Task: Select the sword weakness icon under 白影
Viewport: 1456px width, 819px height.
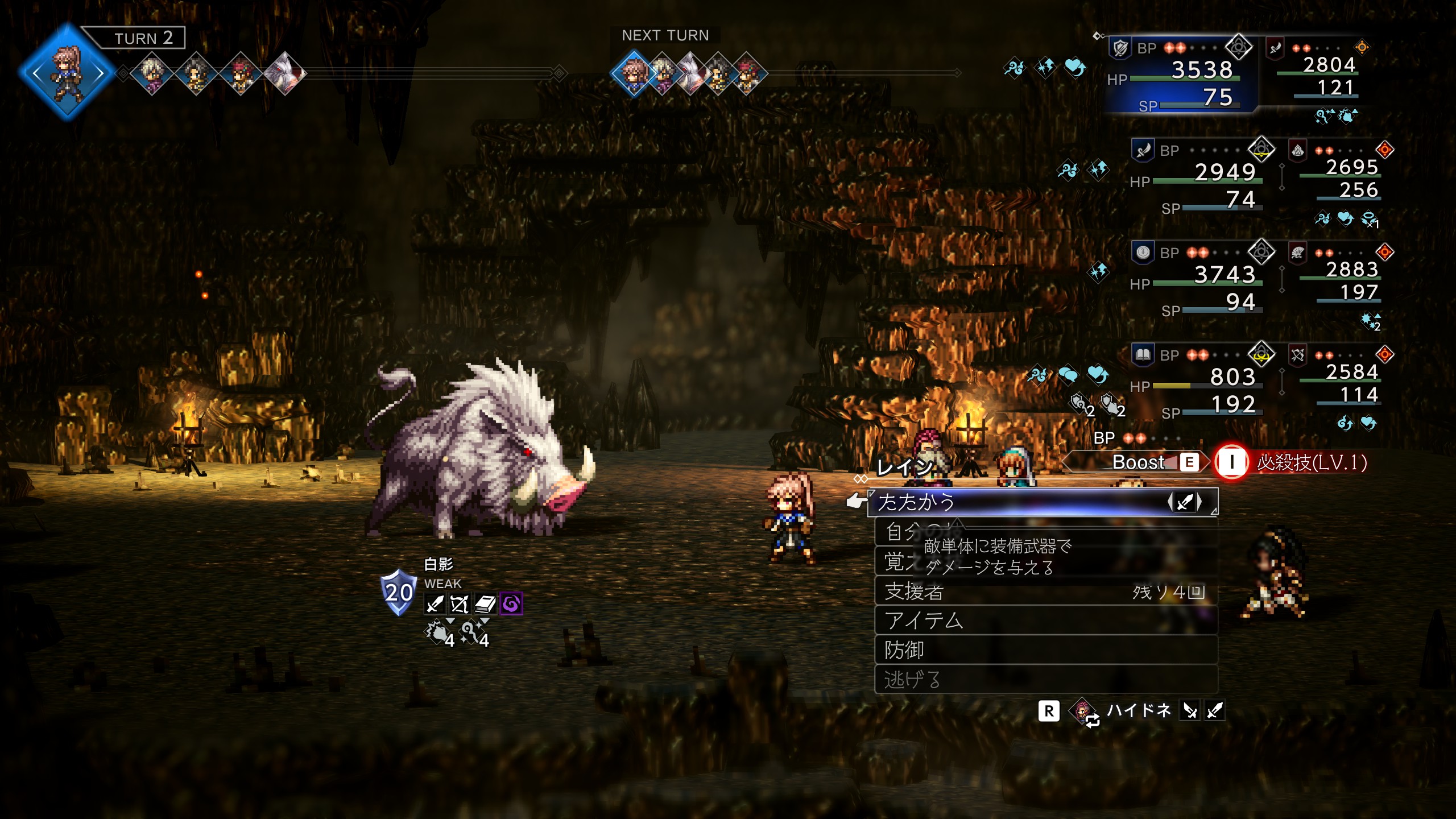Action: click(x=435, y=604)
